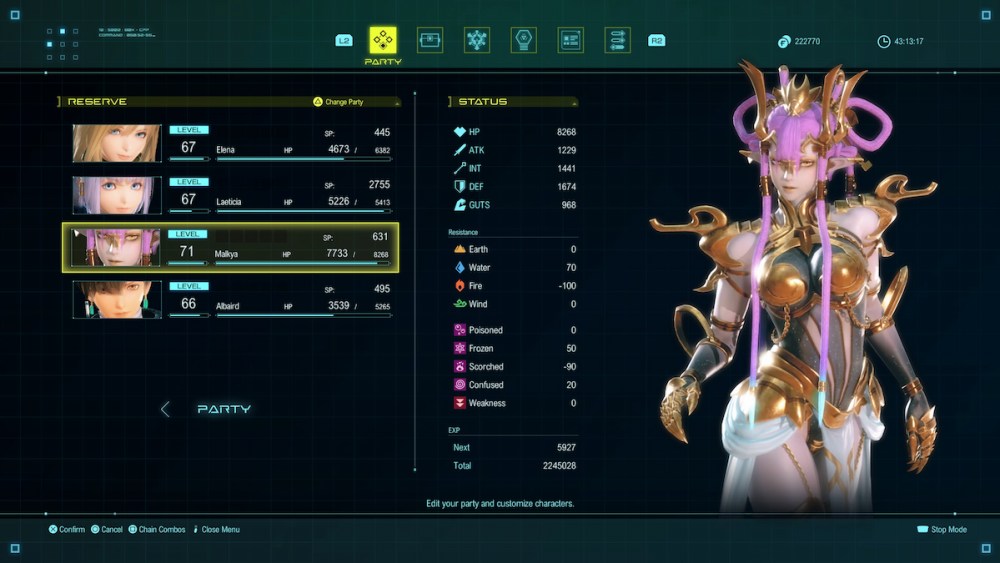1000x563 pixels.
Task: Select Malkya's character row
Action: point(231,247)
